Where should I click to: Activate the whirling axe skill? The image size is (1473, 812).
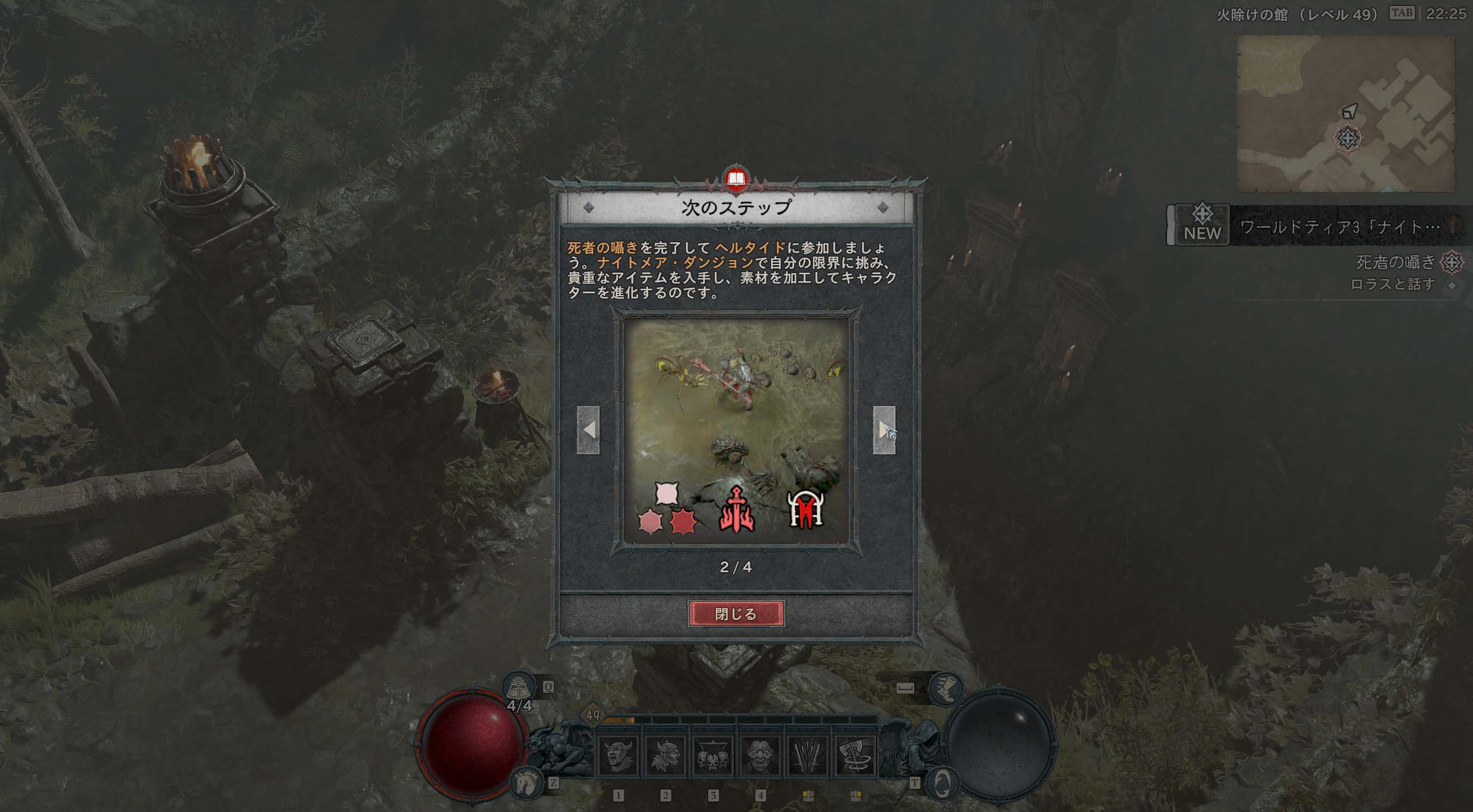854,756
